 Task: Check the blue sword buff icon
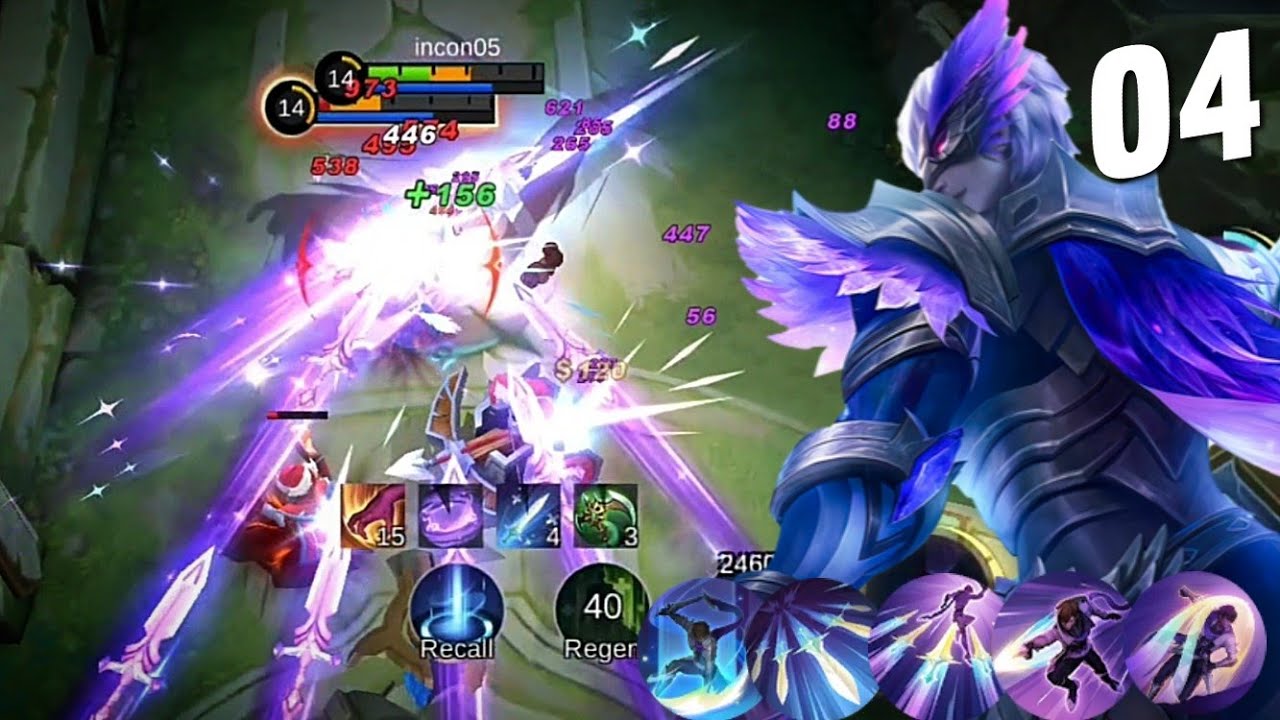tap(528, 517)
